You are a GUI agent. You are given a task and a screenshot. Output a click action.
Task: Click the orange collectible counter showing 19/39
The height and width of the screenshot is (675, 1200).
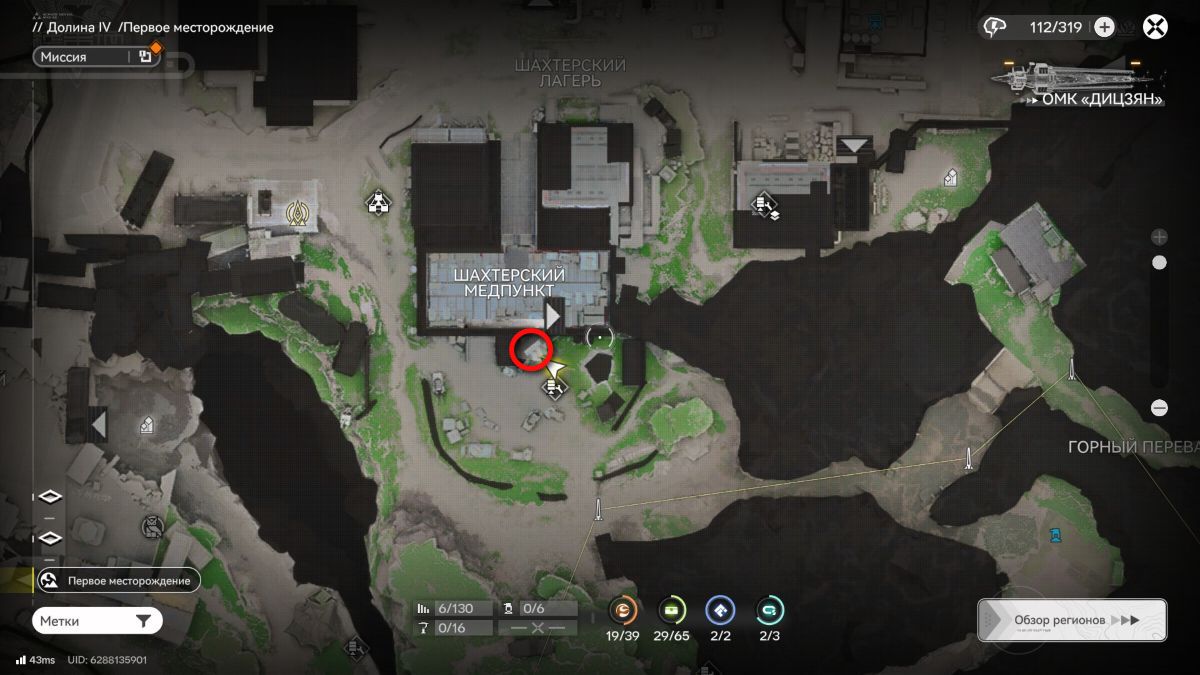pyautogui.click(x=623, y=610)
